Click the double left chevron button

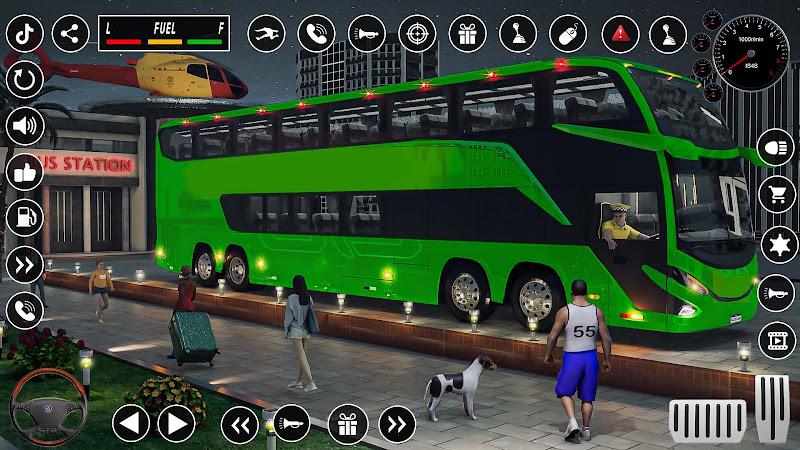pyautogui.click(x=239, y=423)
